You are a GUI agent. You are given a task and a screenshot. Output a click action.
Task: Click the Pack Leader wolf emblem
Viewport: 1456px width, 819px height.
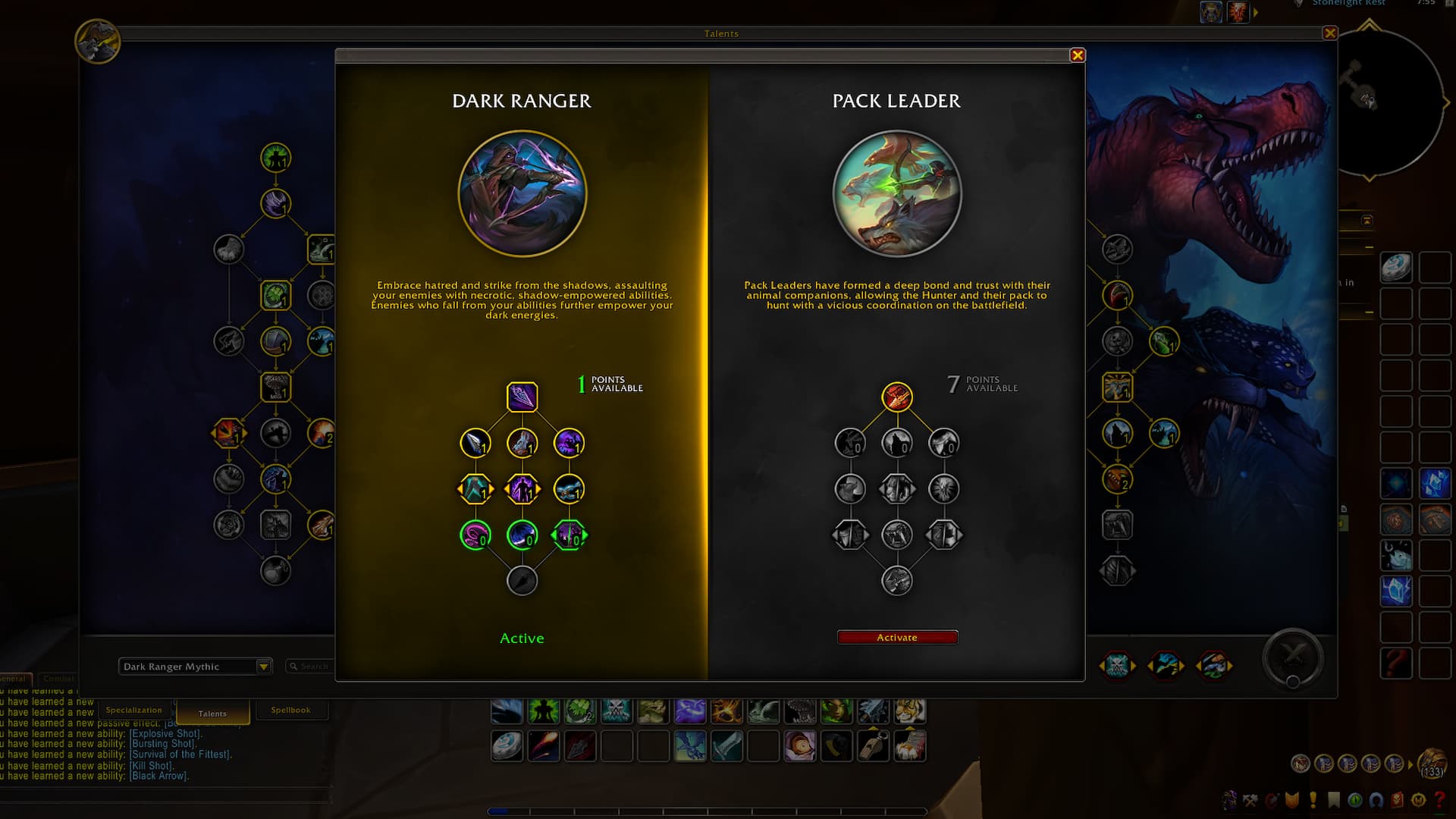tap(897, 194)
